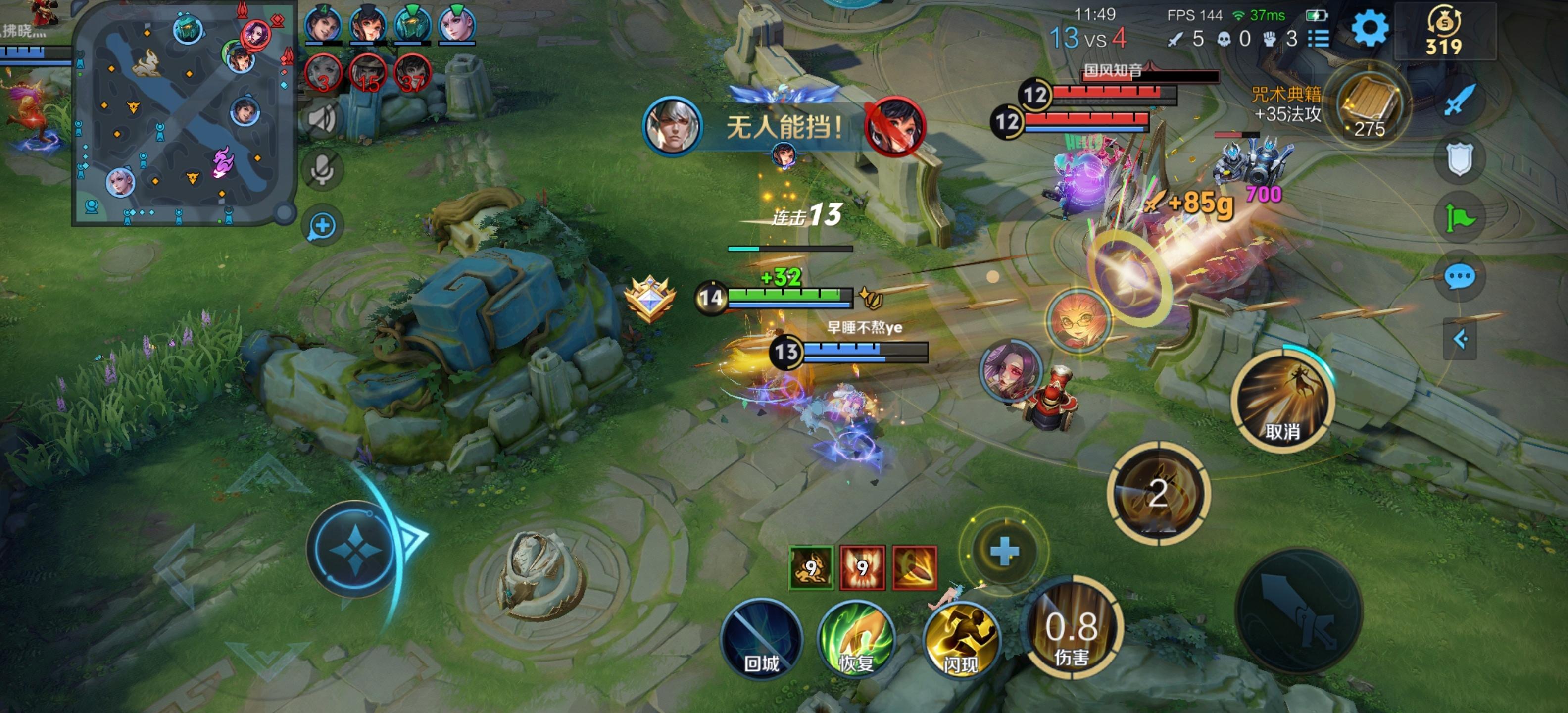Image resolution: width=1568 pixels, height=713 pixels.
Task: Collapse the side panel arrow
Action: pyautogui.click(x=1460, y=339)
